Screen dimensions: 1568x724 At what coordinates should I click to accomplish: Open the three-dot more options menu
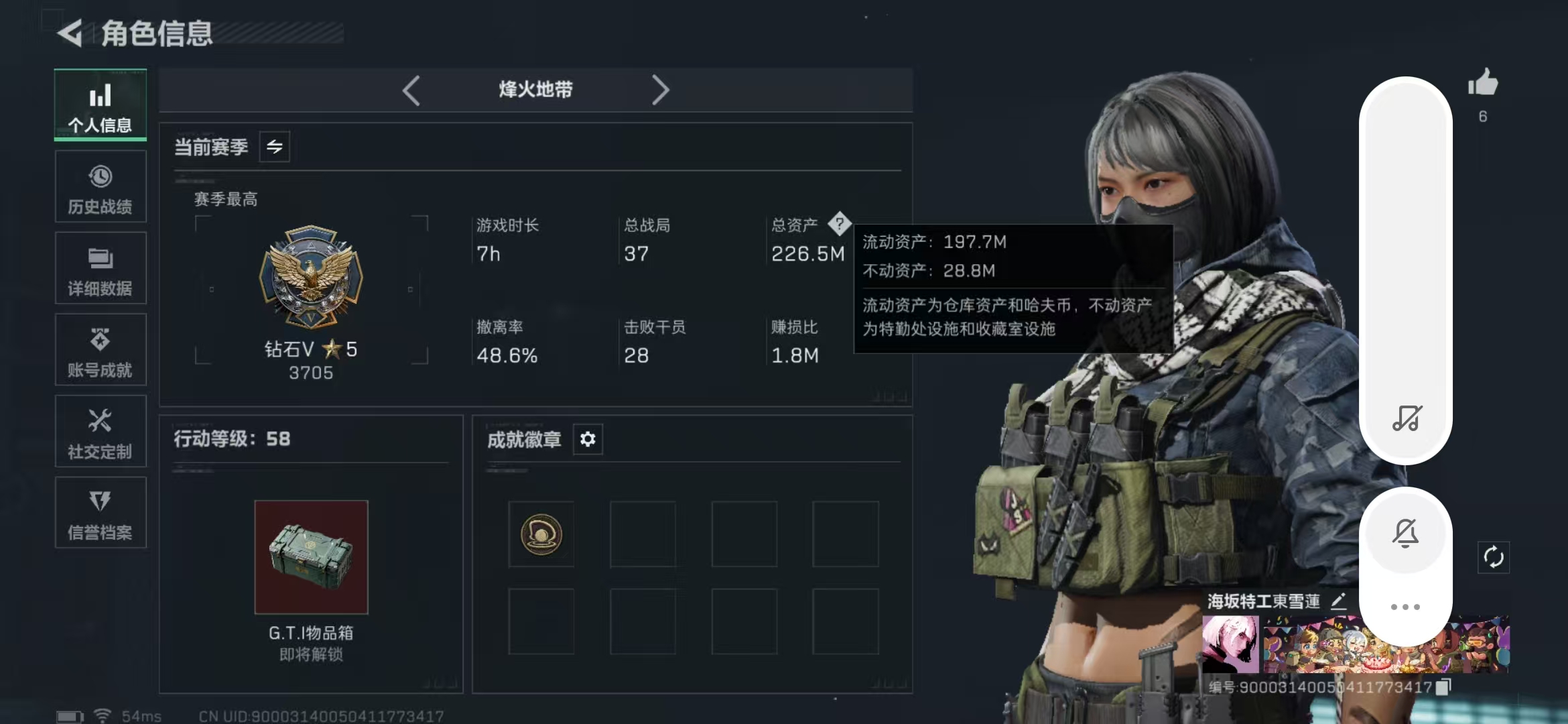[1406, 607]
